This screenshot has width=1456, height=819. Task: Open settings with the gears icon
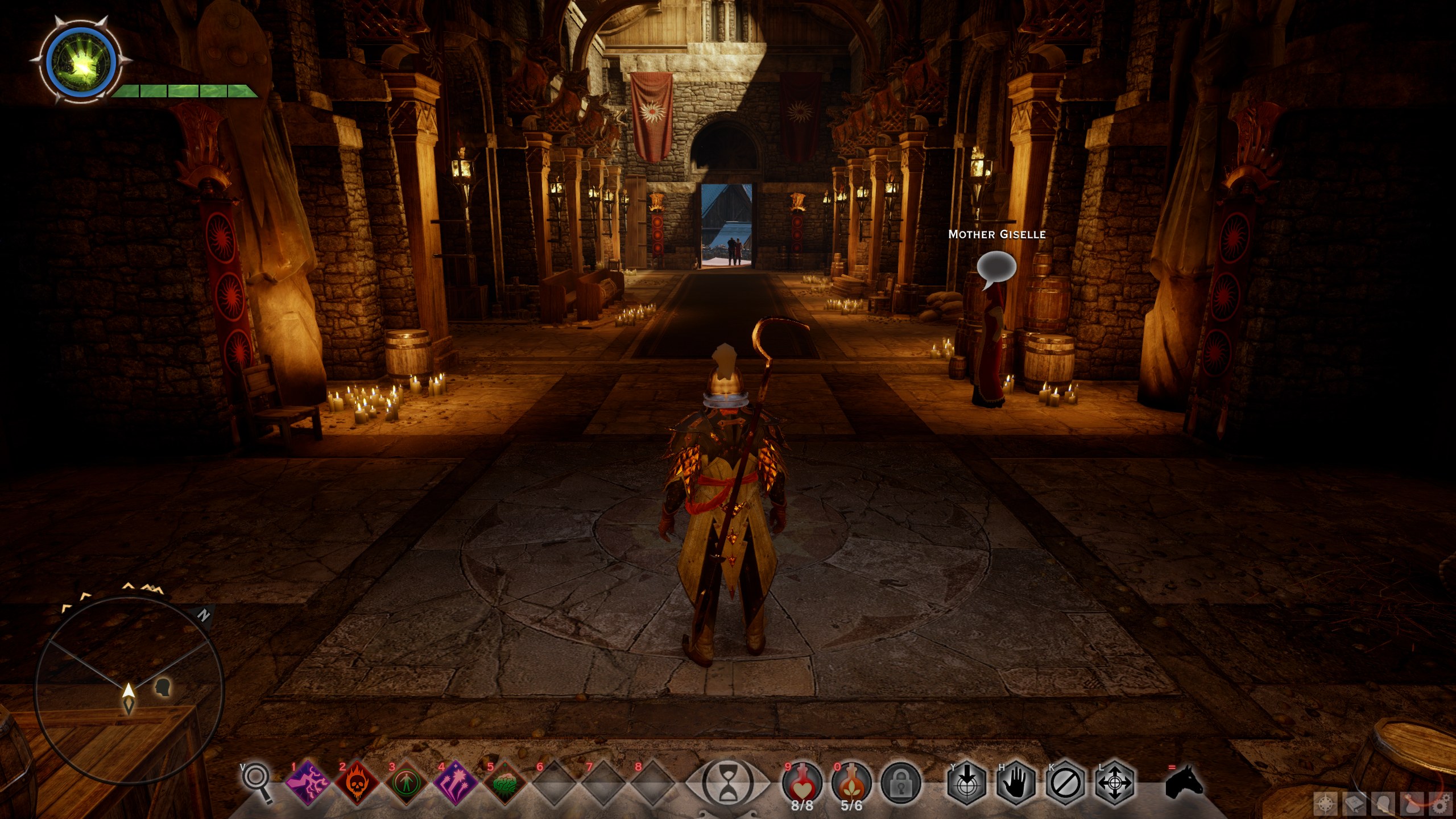pyautogui.click(x=1441, y=804)
